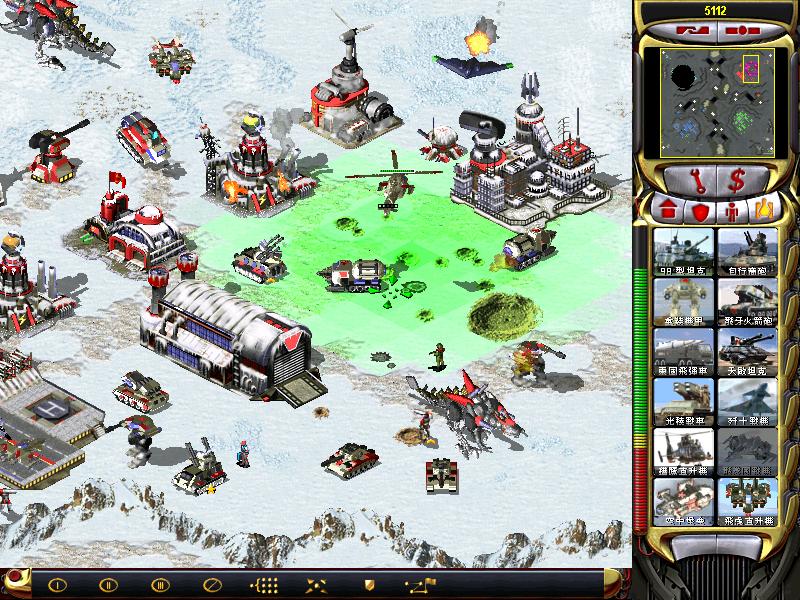The image size is (800, 600).
Task: Activate the dollar-sign sell button
Action: [x=737, y=180]
